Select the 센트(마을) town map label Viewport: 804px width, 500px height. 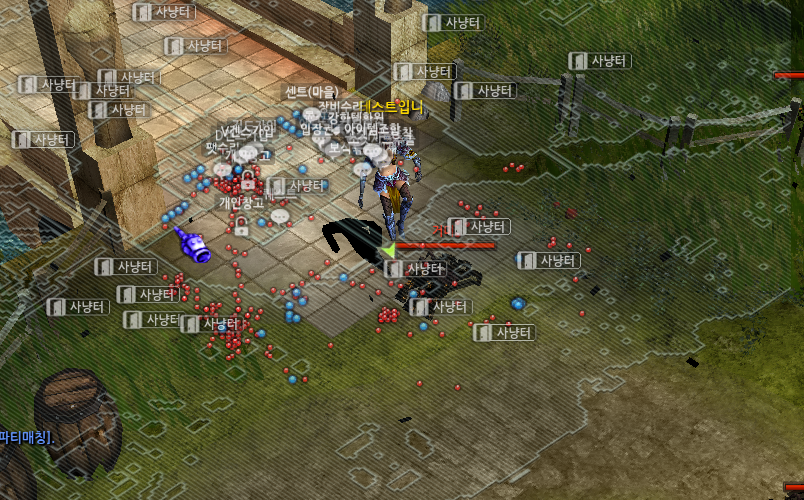click(312, 92)
